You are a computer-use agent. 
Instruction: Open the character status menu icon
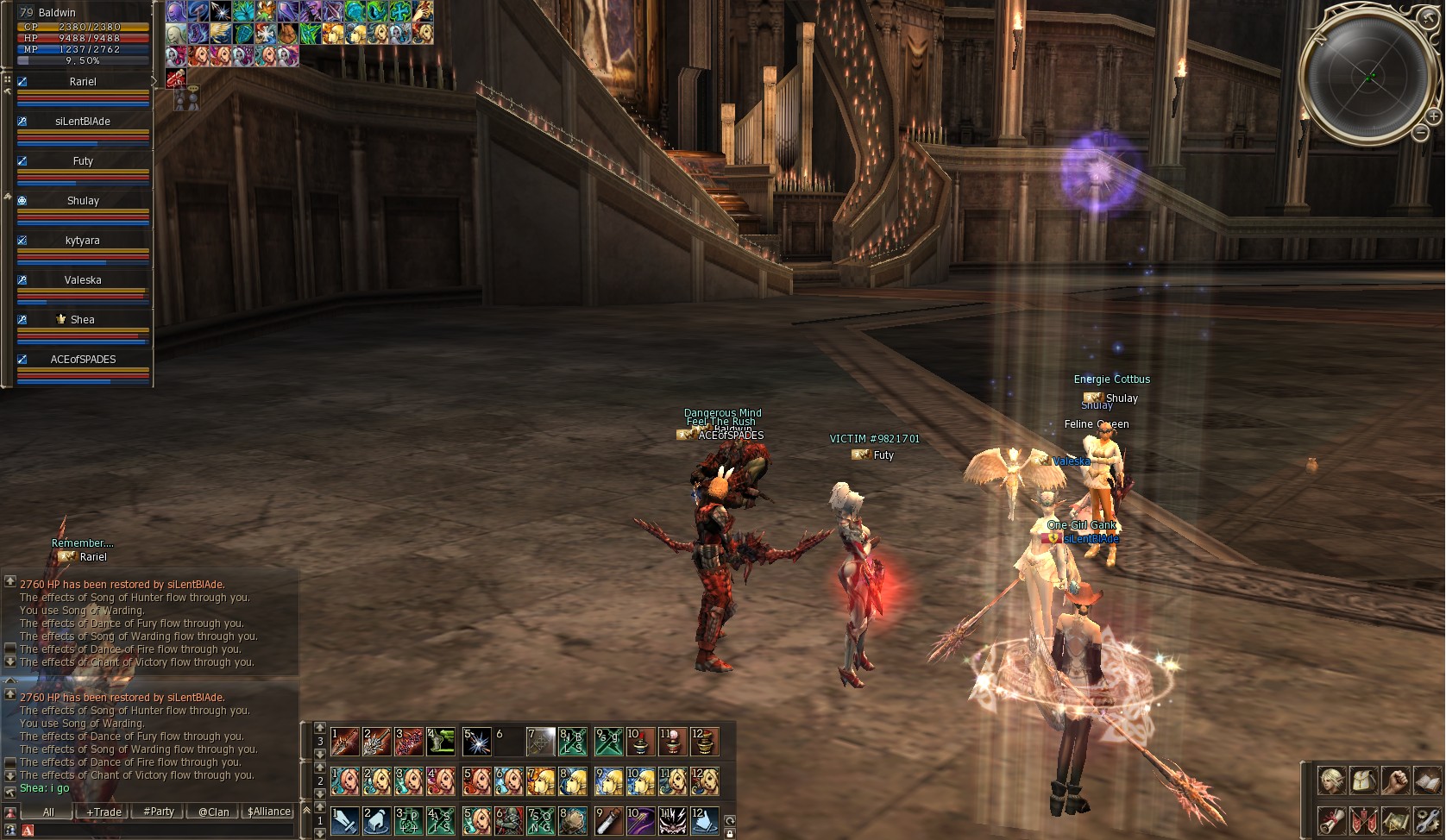click(x=1332, y=780)
